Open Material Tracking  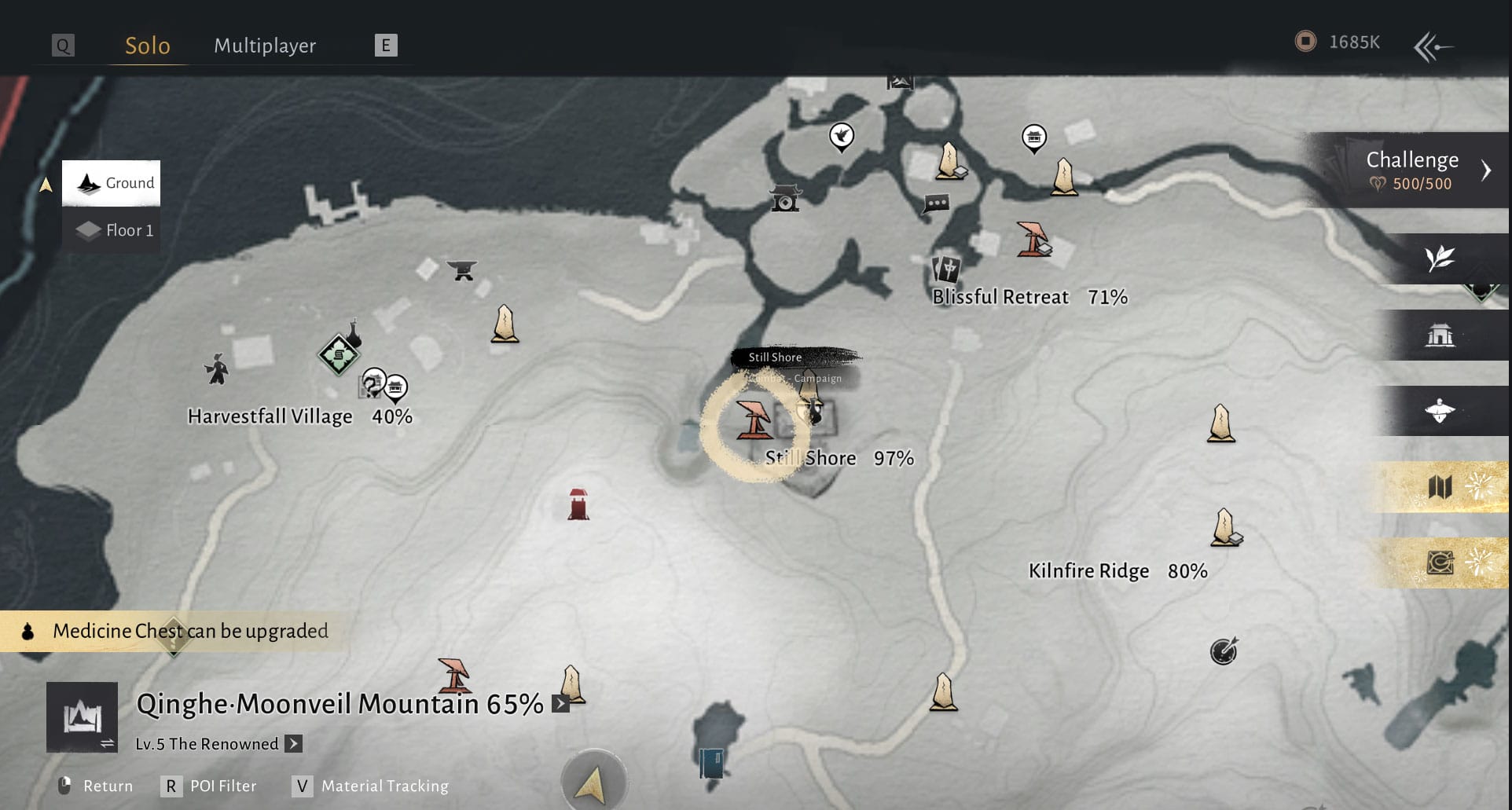pyautogui.click(x=369, y=786)
